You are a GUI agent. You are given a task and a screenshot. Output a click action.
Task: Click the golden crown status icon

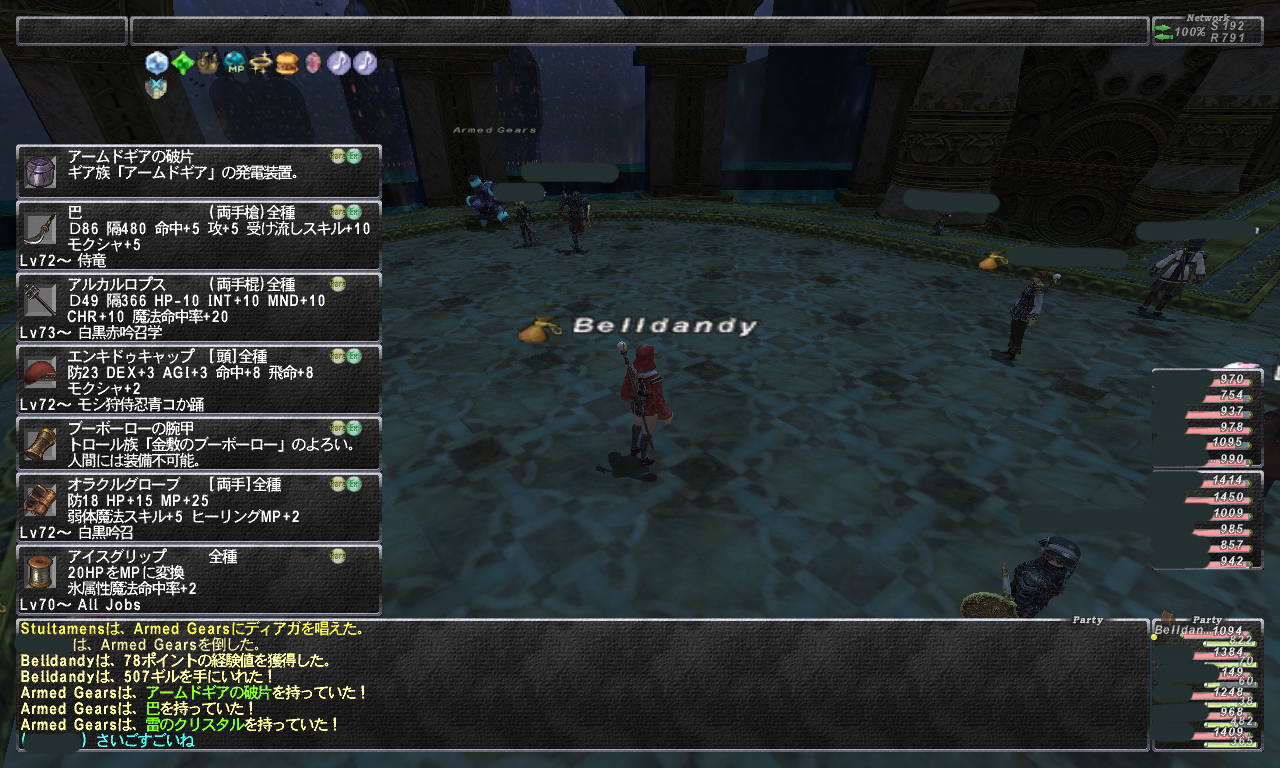click(x=209, y=63)
